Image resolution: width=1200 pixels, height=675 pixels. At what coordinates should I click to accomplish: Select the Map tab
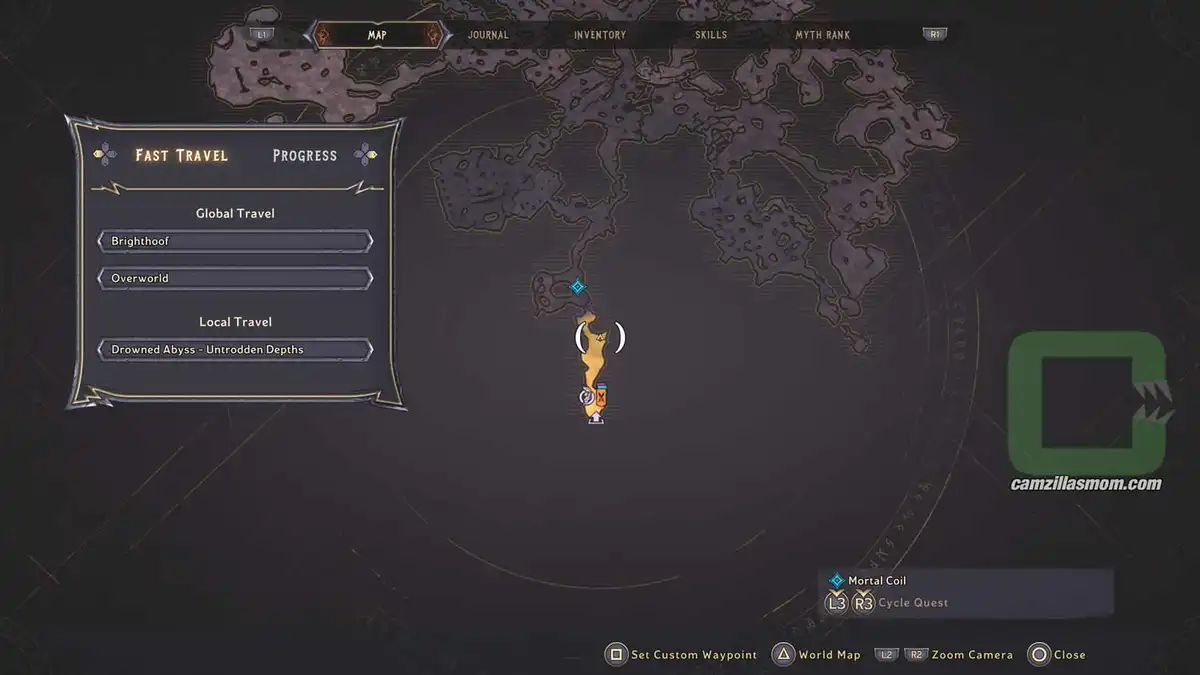coord(377,35)
